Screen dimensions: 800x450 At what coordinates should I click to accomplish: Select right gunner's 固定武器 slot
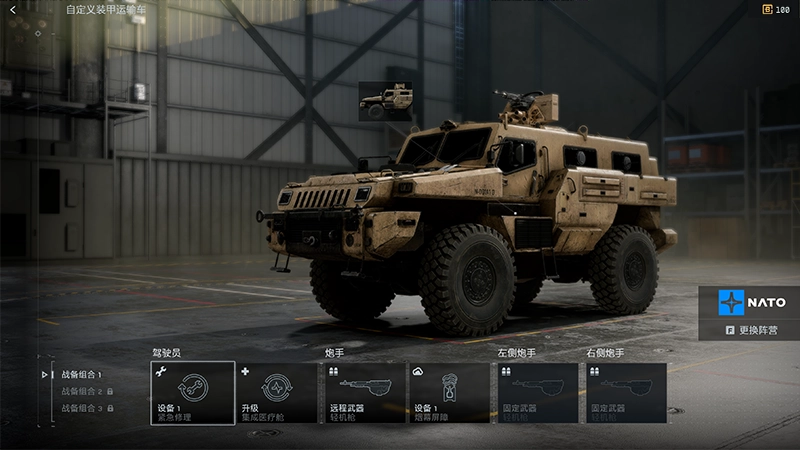point(626,393)
